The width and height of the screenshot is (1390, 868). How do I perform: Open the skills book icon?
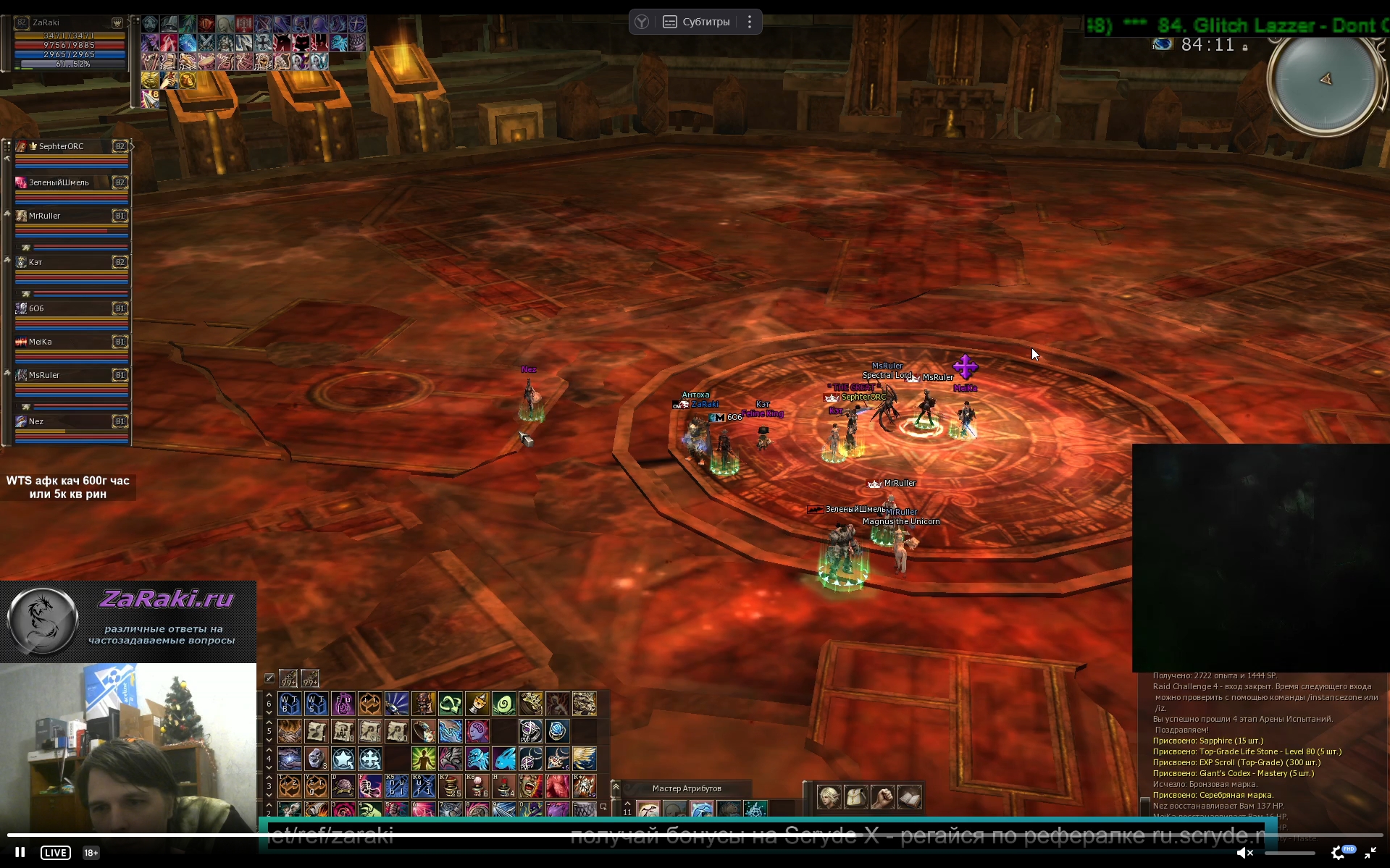click(909, 797)
